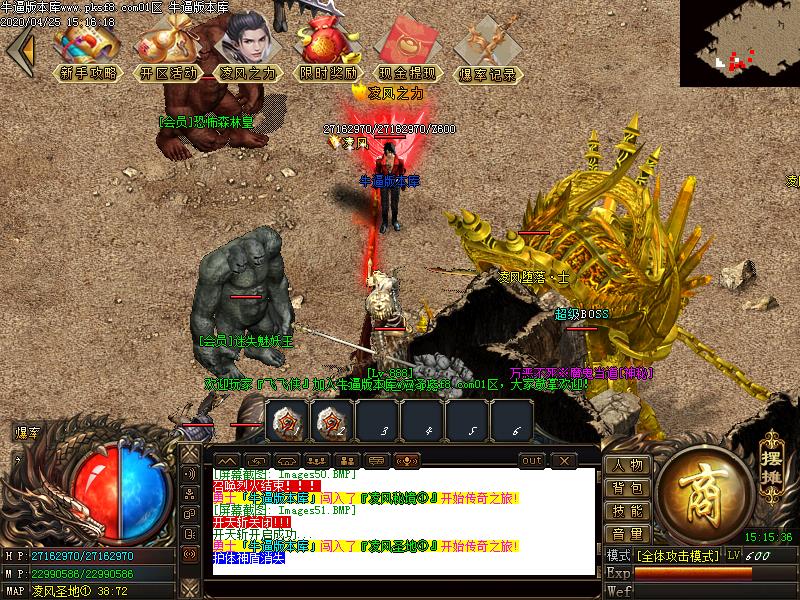Open the 摆摊 stall button
This screenshot has height=600, width=800.
[x=769, y=460]
